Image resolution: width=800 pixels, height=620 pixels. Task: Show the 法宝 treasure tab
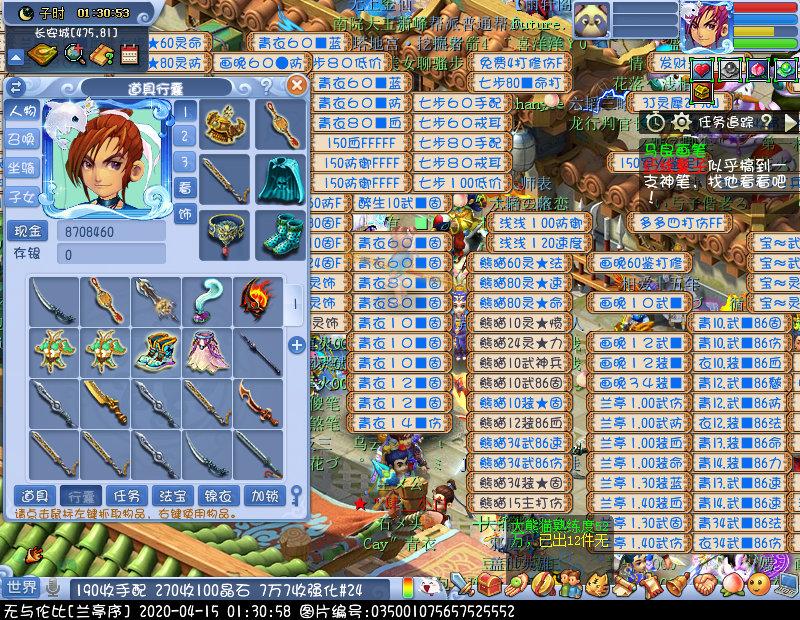click(x=172, y=495)
